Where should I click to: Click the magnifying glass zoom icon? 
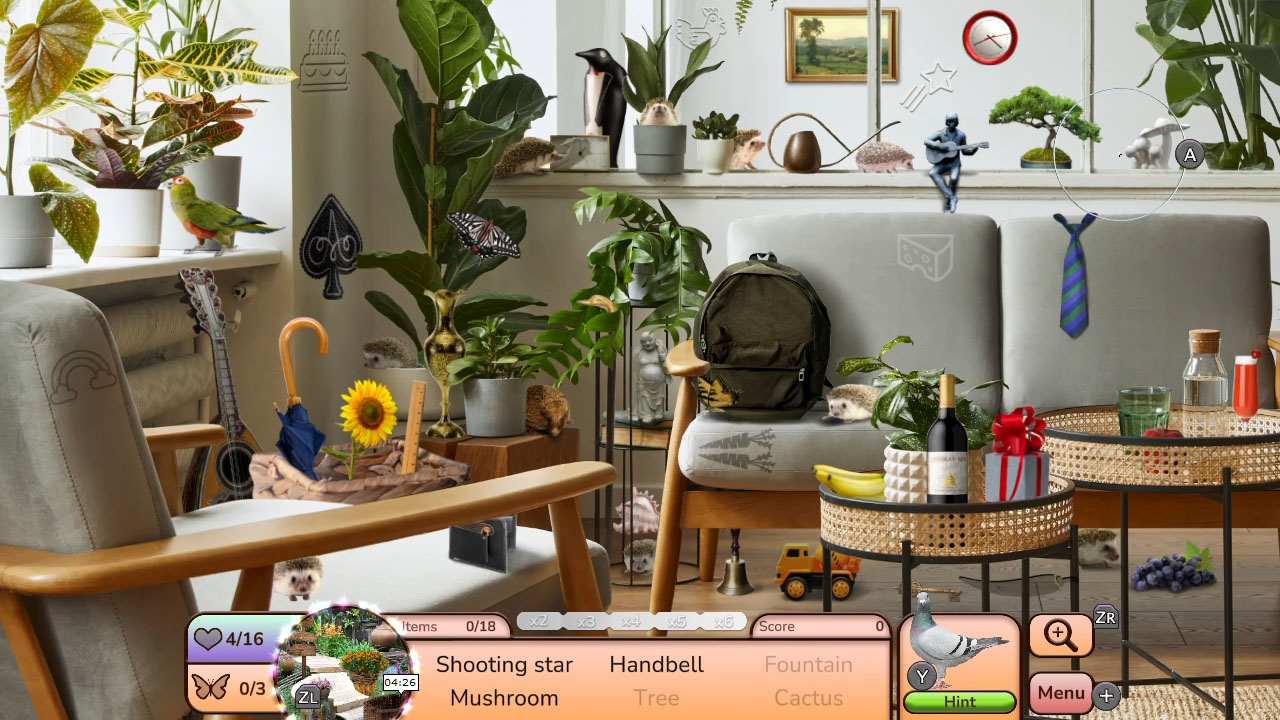coord(1061,635)
